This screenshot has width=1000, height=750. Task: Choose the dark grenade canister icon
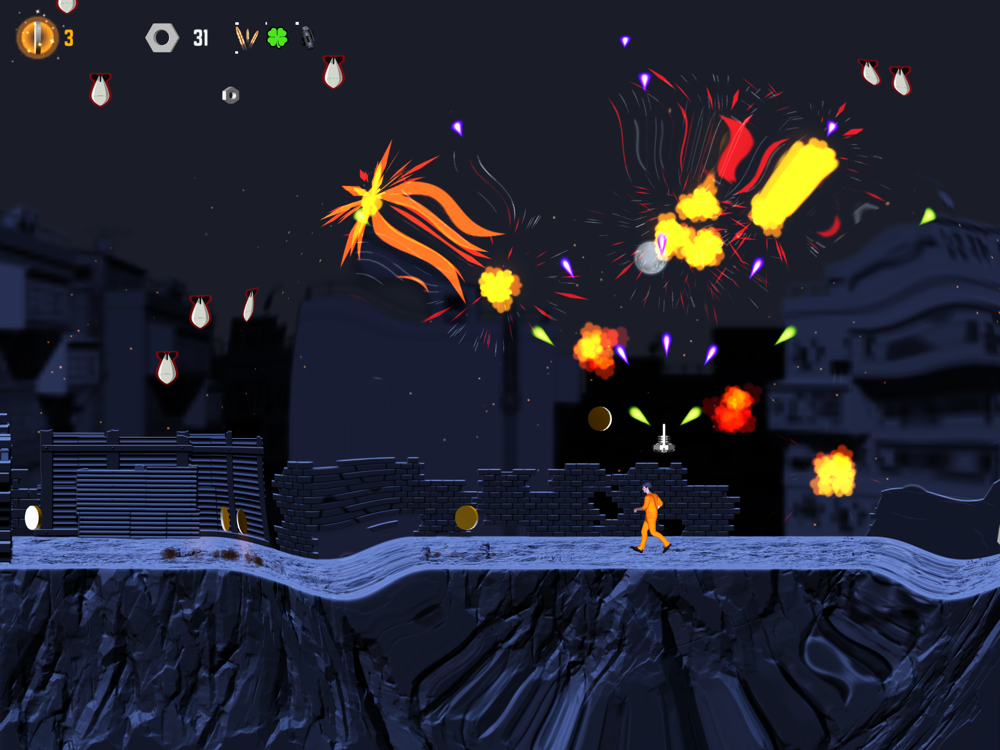306,37
